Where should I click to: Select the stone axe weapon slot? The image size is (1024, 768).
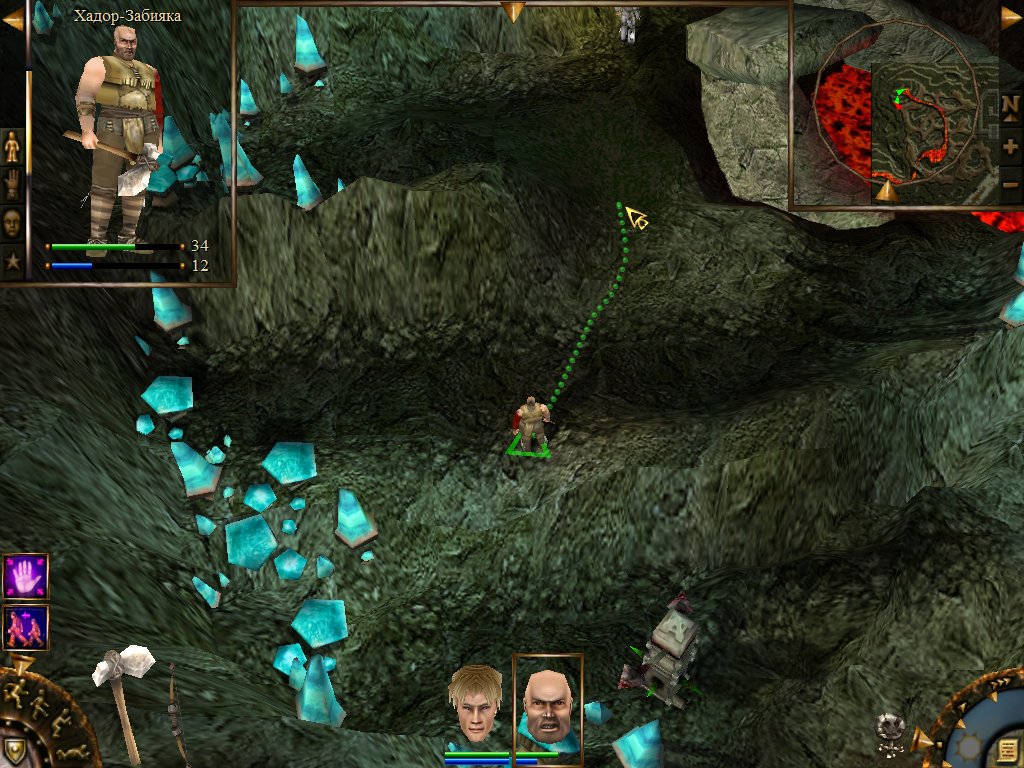pos(123,700)
